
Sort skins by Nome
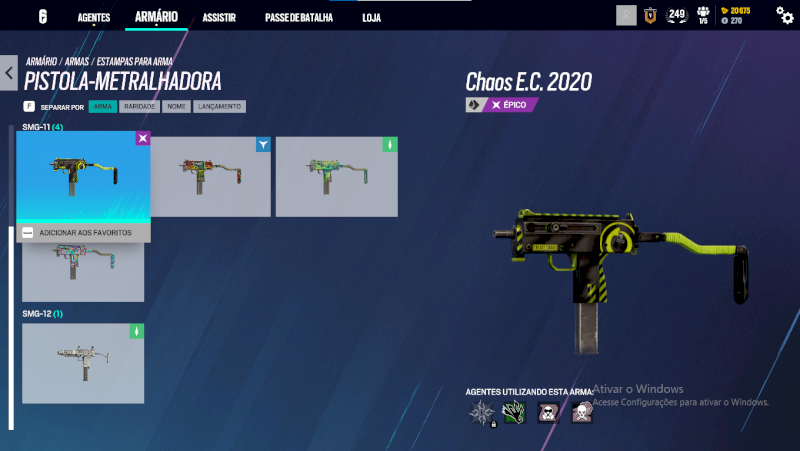(x=176, y=106)
